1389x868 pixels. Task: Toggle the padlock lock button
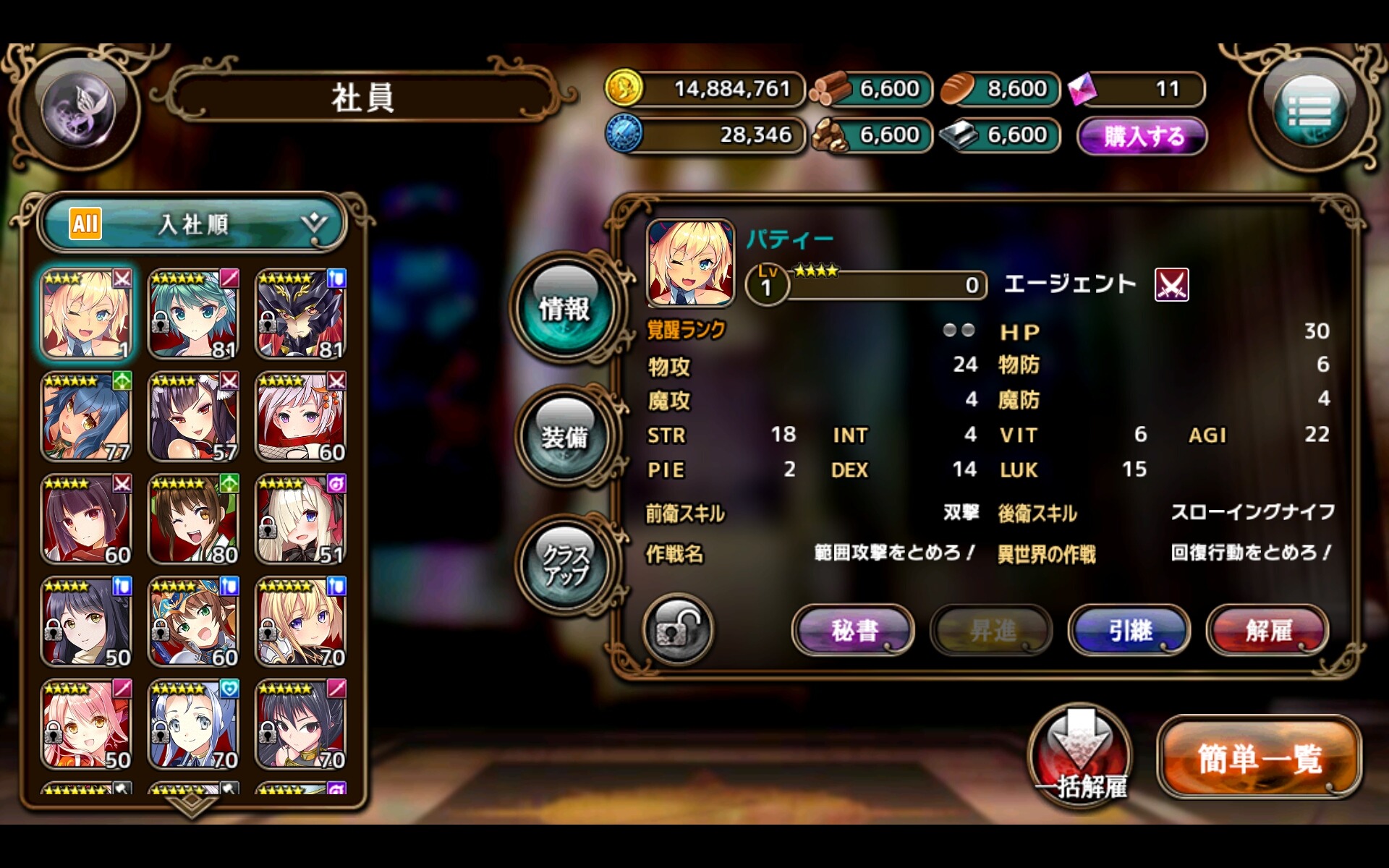677,630
